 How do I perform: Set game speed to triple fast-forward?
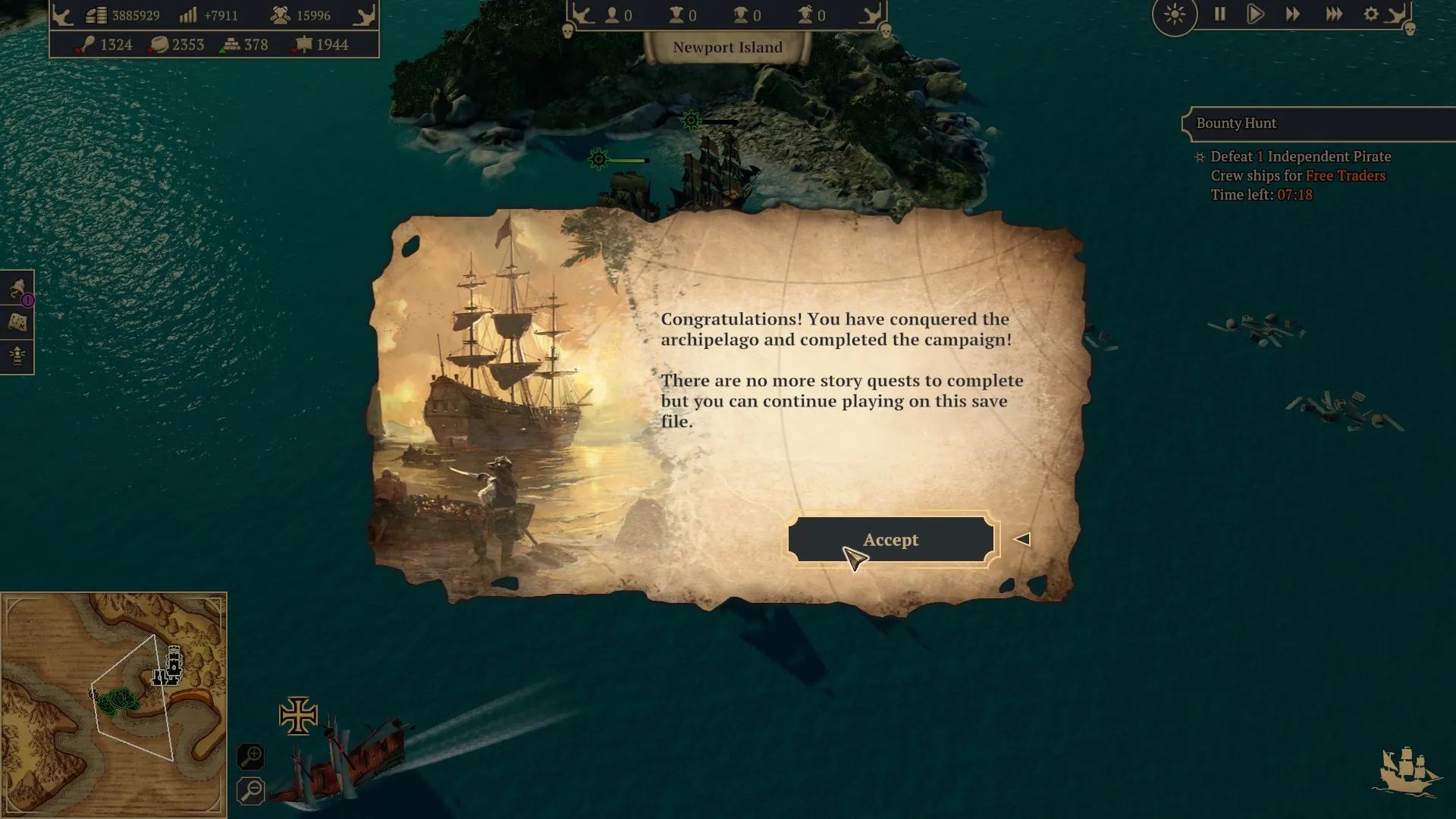point(1334,14)
